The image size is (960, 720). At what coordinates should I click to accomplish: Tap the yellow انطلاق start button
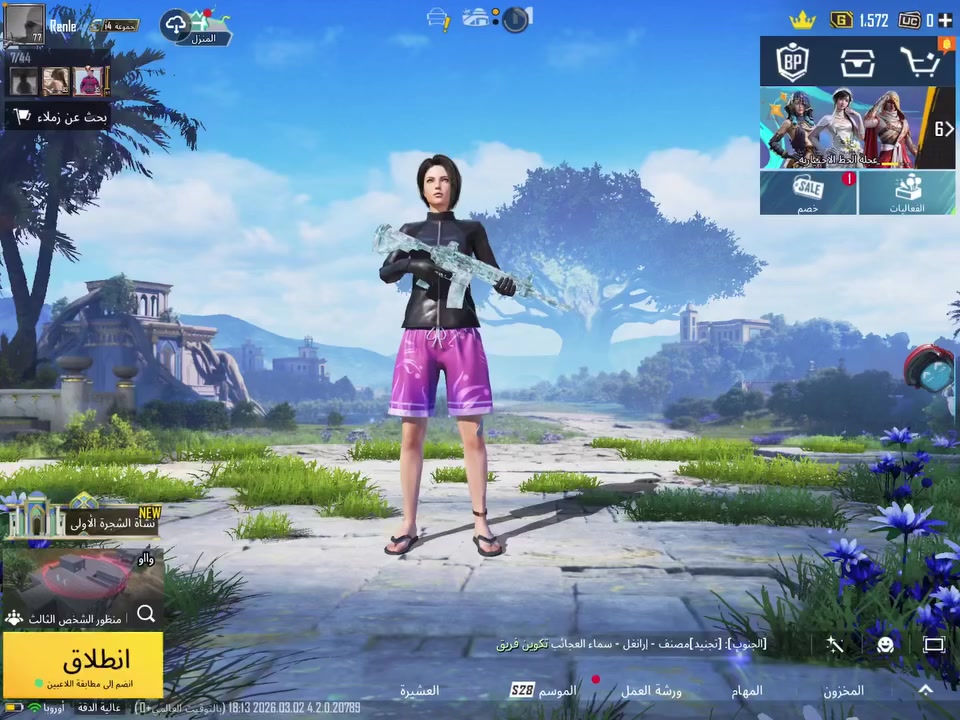pos(83,663)
